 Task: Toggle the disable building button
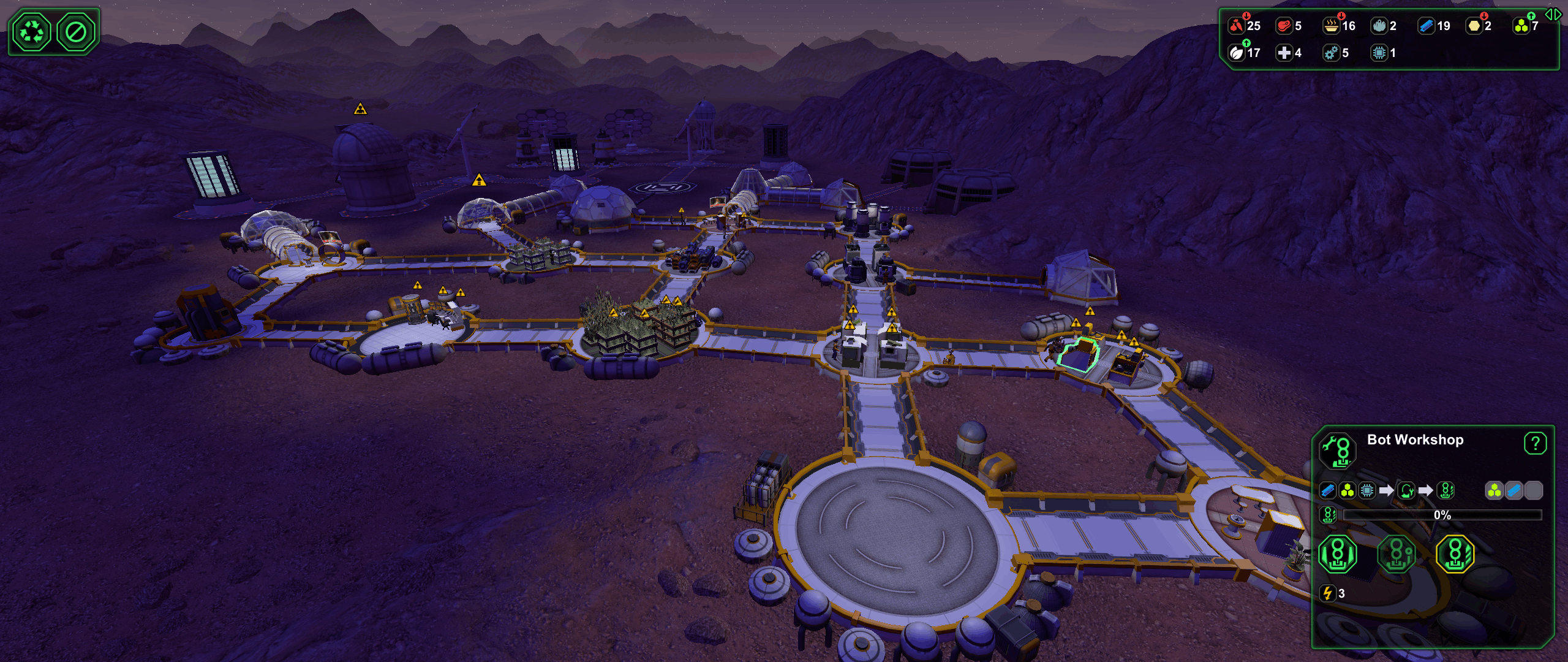[x=76, y=32]
